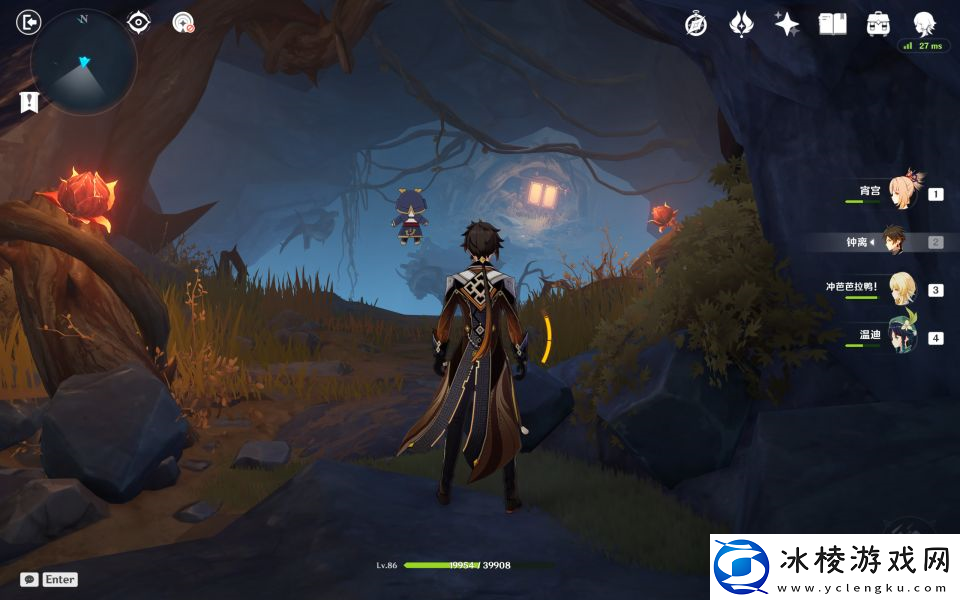Open the adventurer handbook book icon
The height and width of the screenshot is (600, 960).
[832, 24]
